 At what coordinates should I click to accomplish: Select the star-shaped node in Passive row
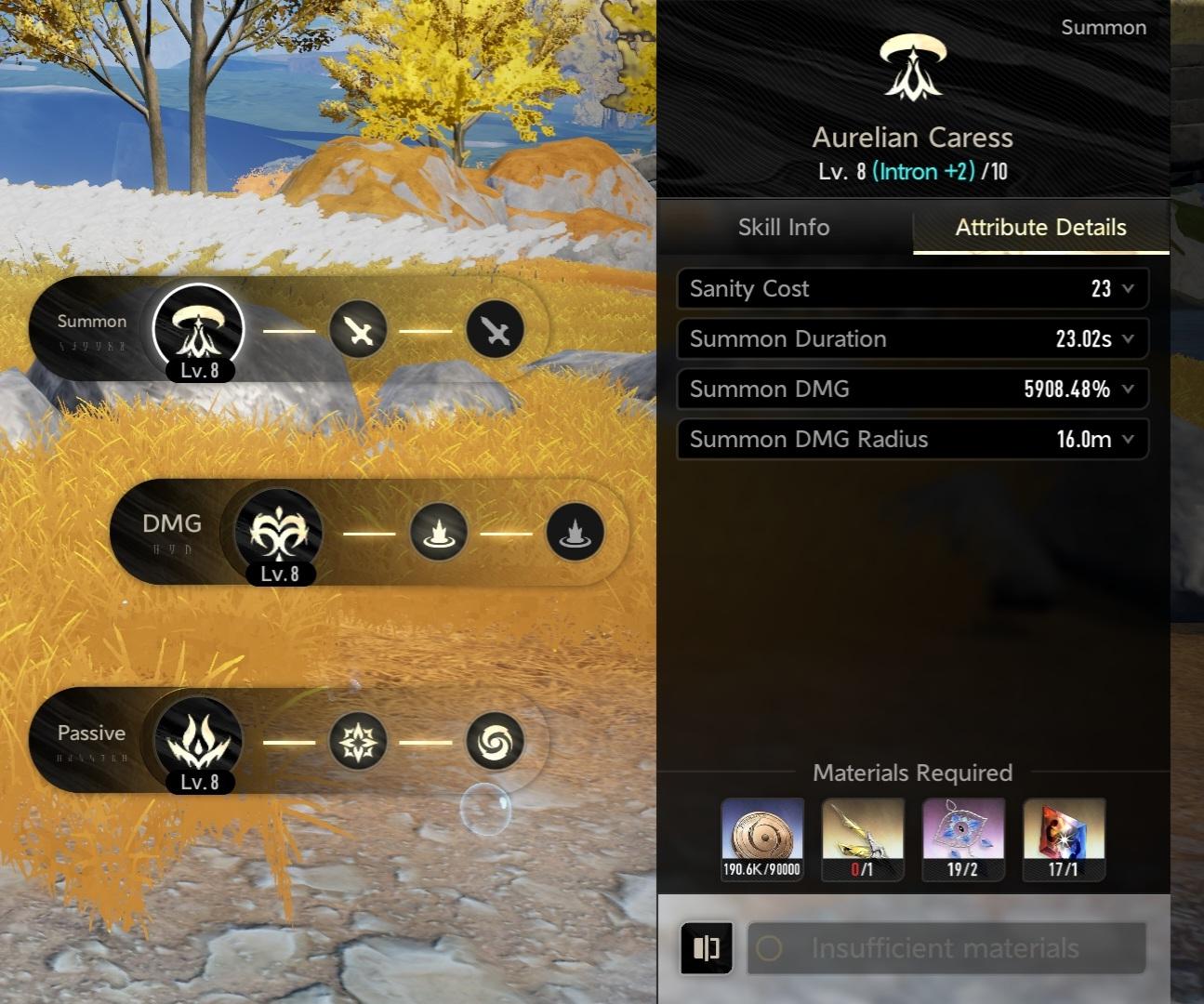pyautogui.click(x=359, y=741)
